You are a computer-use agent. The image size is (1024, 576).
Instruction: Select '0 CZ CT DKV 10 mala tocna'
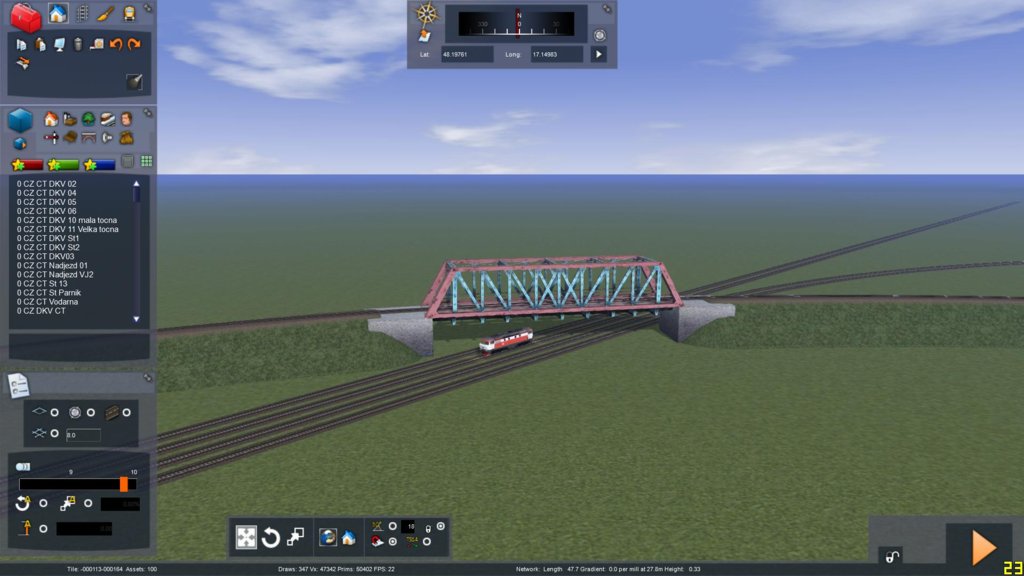click(67, 220)
